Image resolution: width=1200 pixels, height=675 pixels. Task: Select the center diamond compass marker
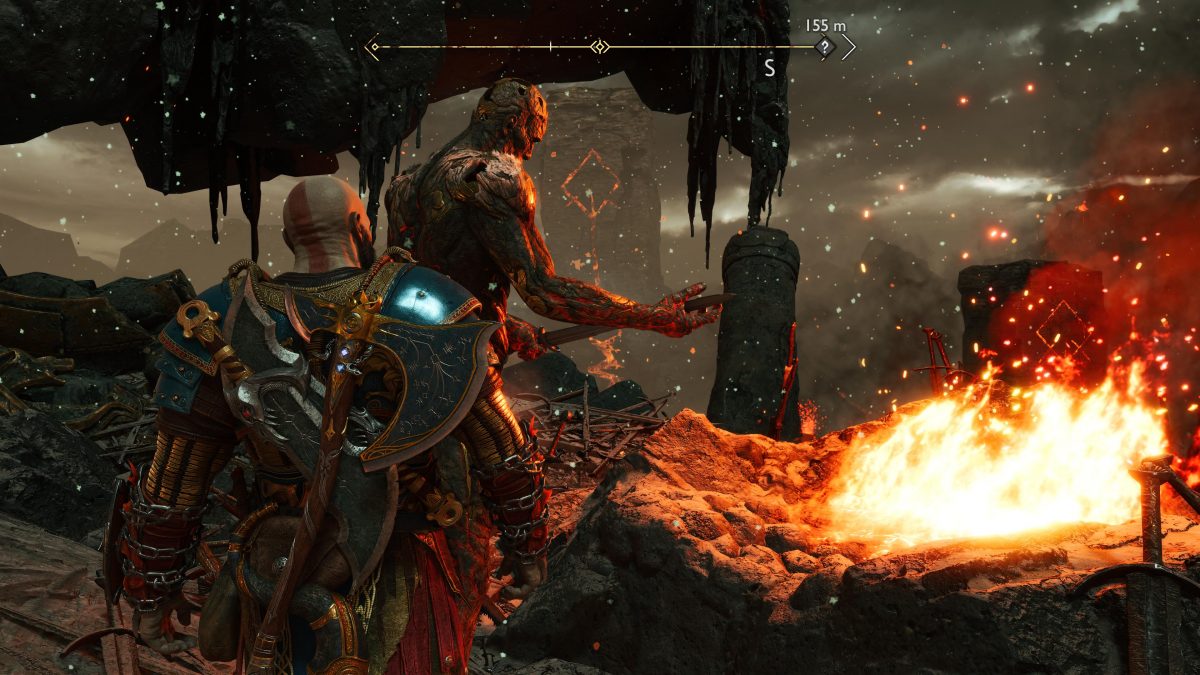point(599,47)
